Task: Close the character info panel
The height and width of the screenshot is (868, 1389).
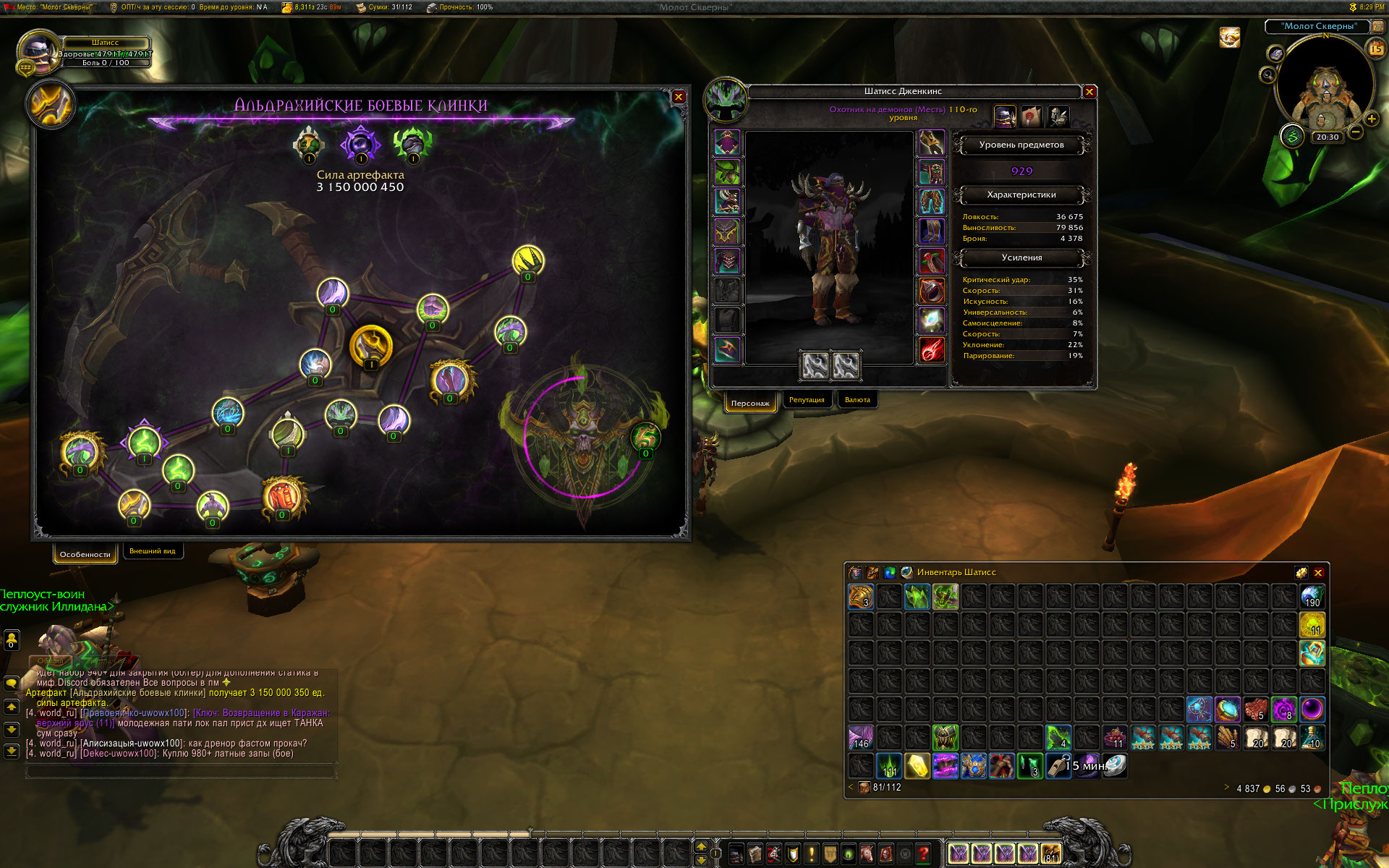Action: coord(1089,92)
